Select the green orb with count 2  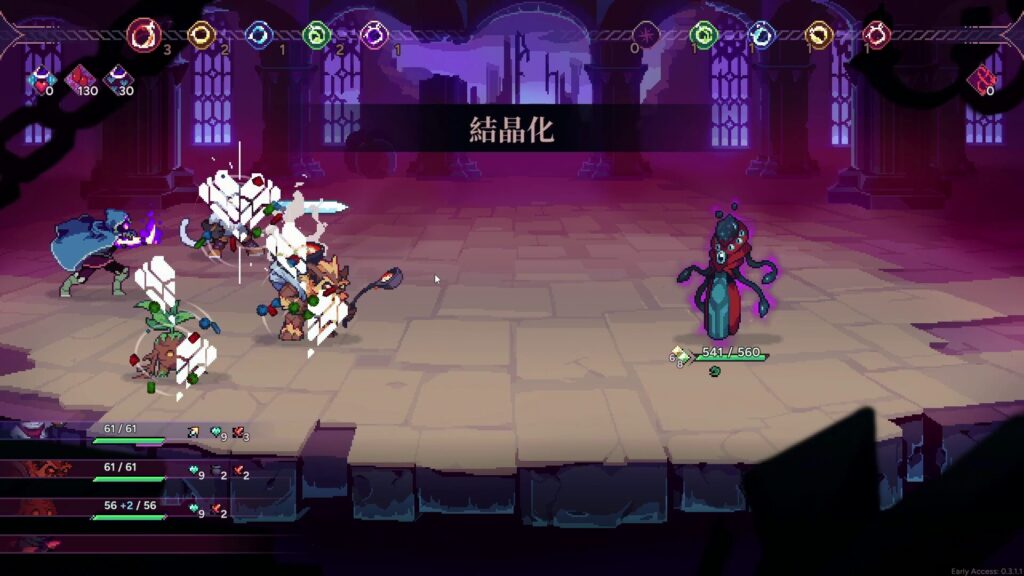tap(316, 36)
